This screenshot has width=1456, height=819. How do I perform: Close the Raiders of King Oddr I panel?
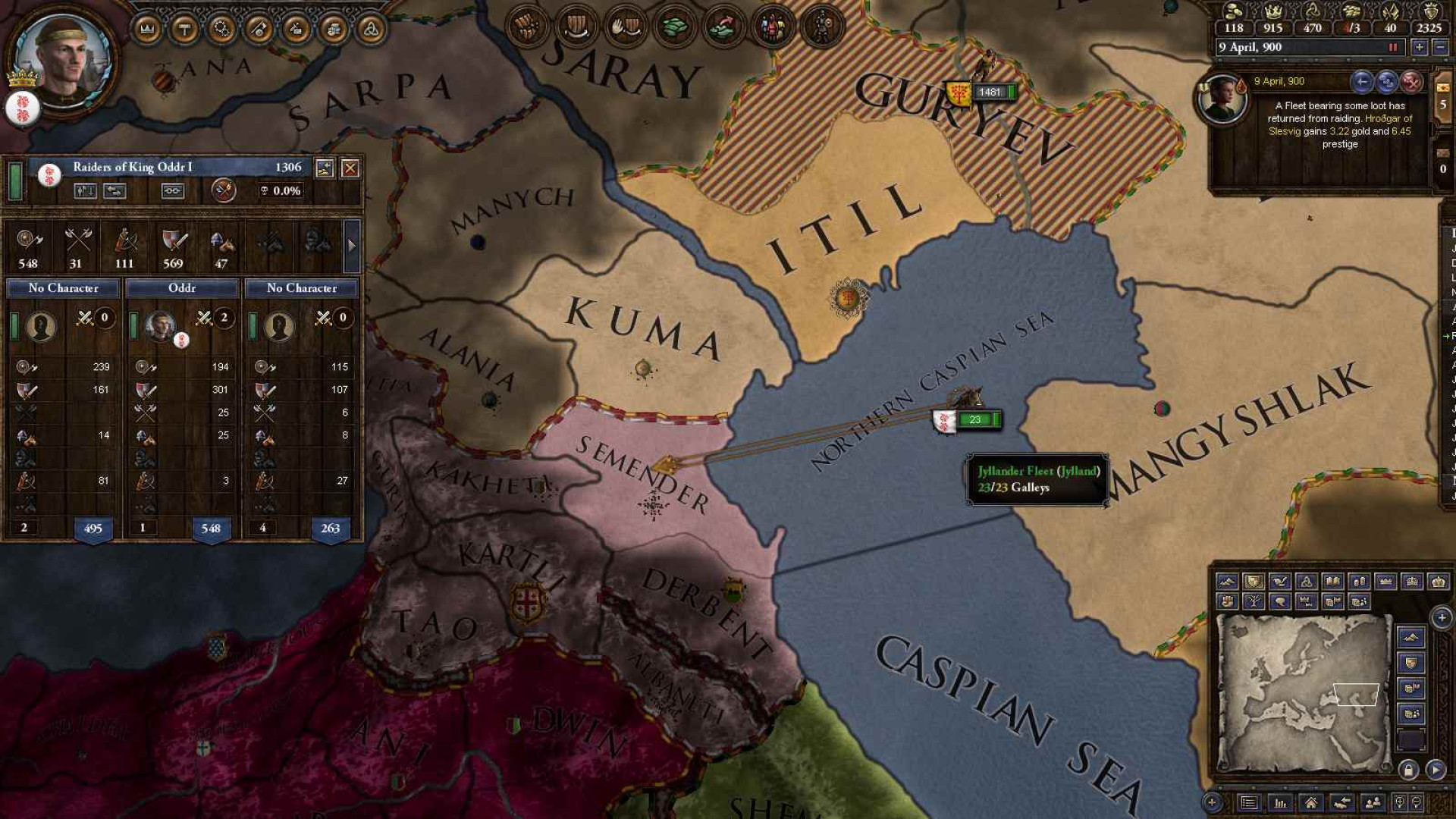pos(350,168)
